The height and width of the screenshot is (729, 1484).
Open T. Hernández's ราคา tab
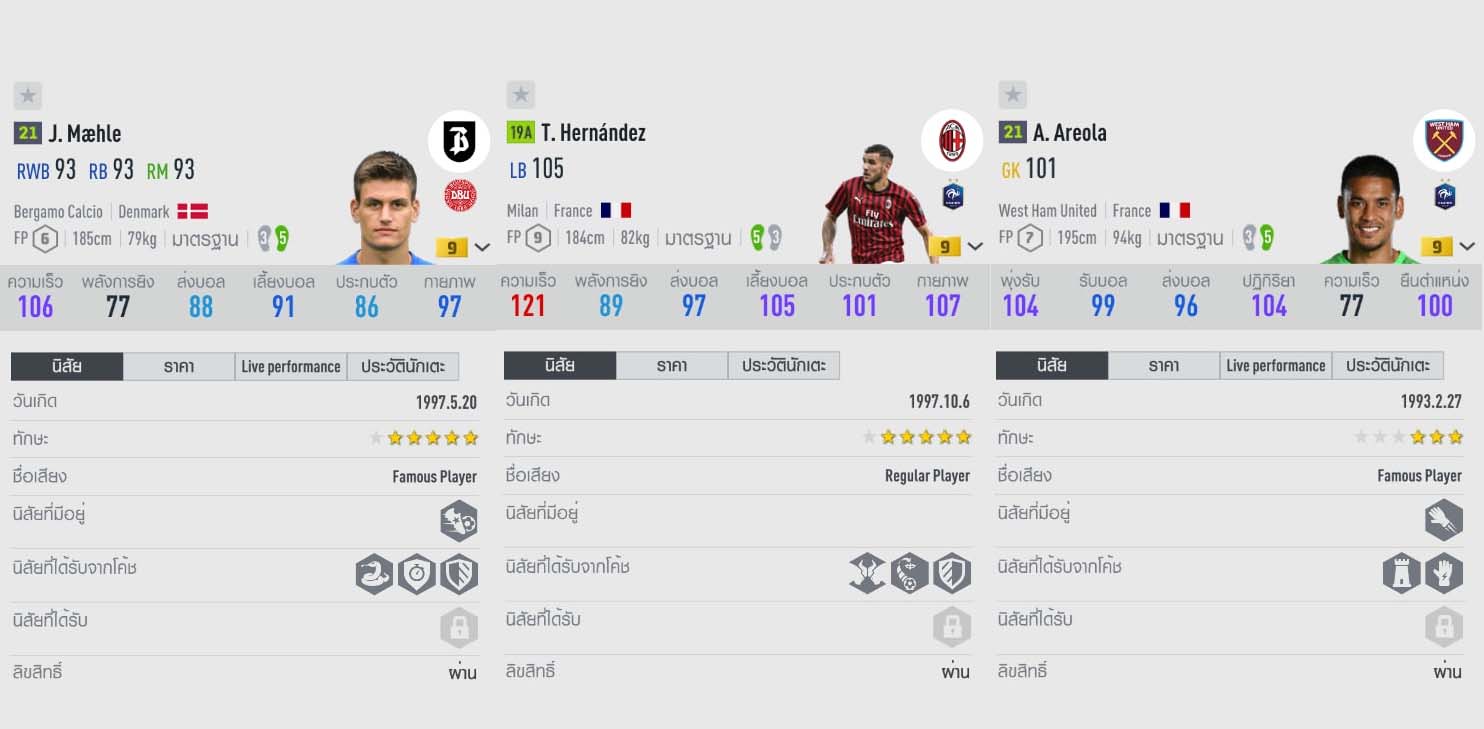coord(672,366)
